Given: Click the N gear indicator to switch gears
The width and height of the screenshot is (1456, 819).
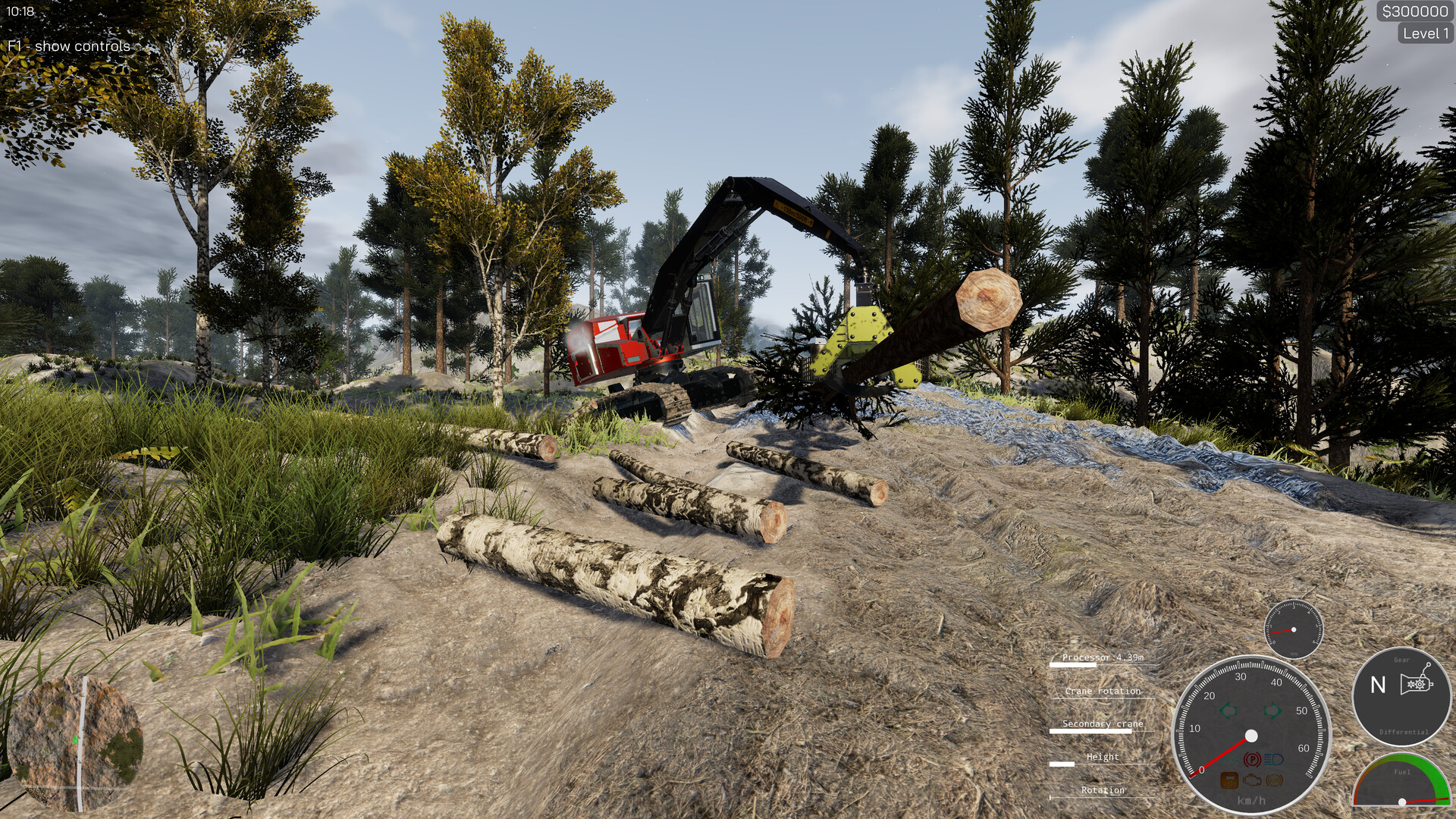Looking at the screenshot, I should (1377, 683).
